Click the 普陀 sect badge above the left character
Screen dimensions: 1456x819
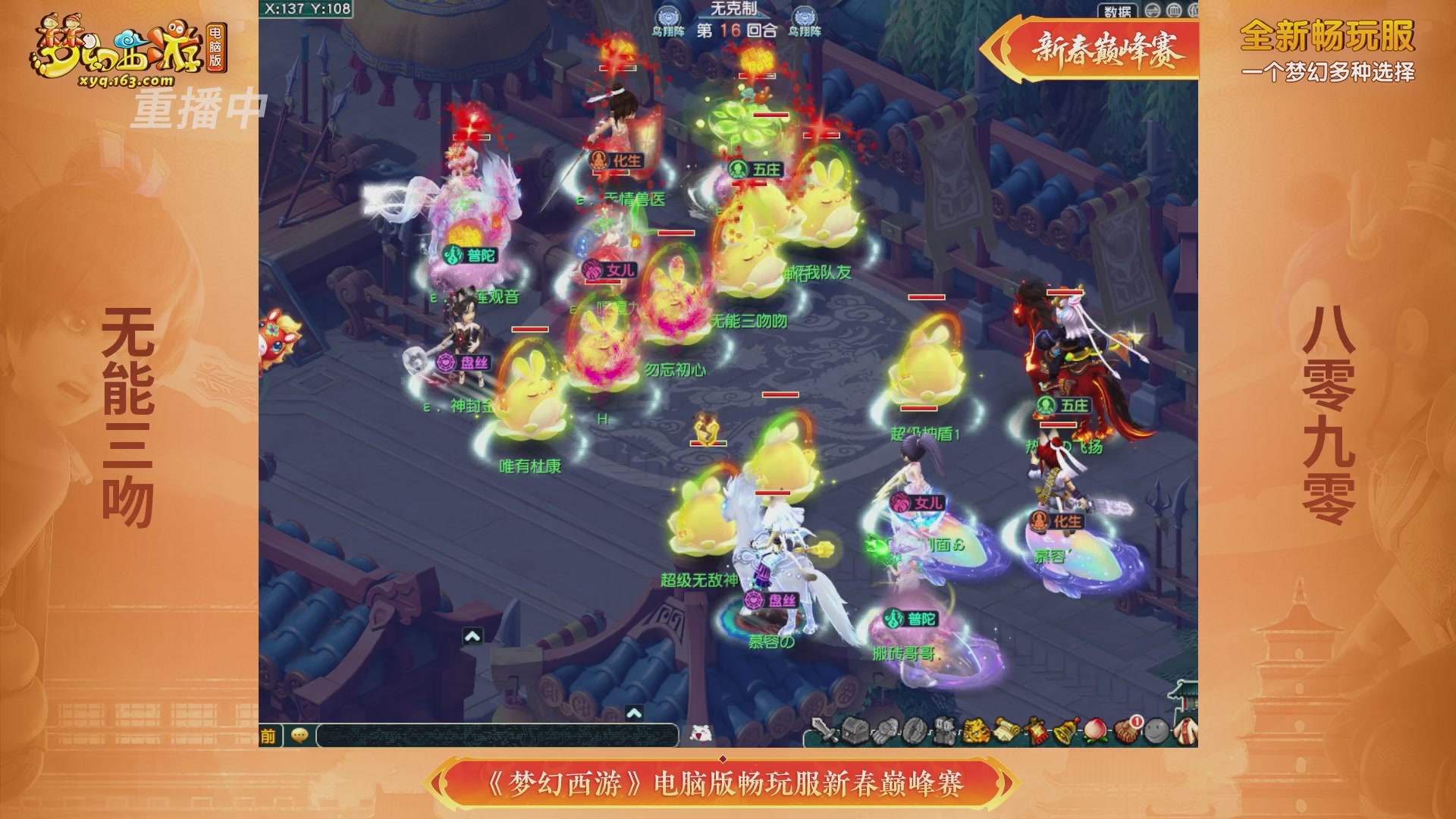[451, 256]
